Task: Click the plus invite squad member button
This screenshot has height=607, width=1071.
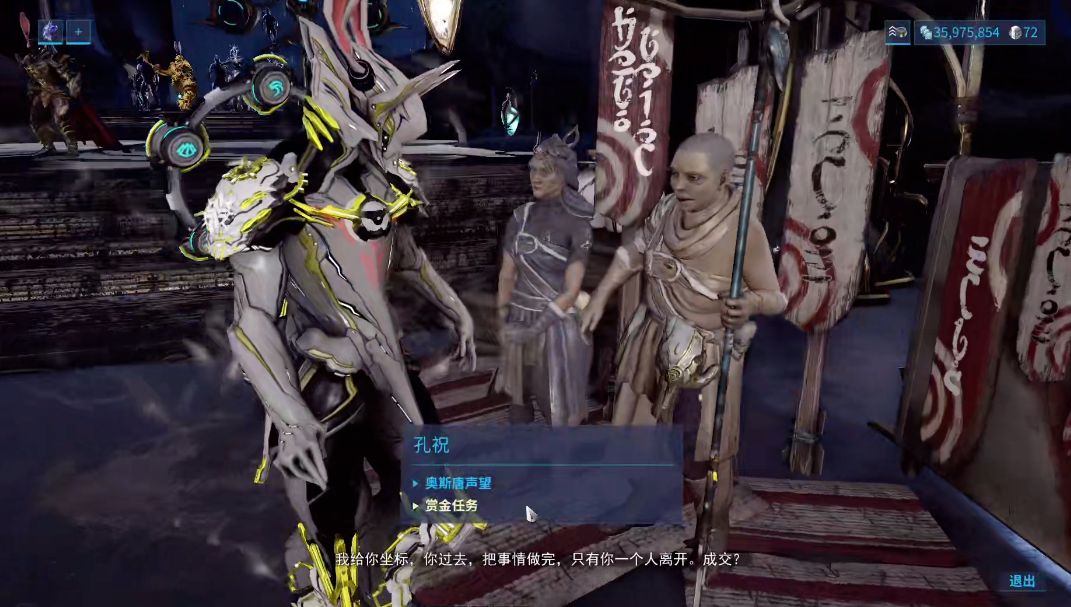Action: [x=78, y=32]
